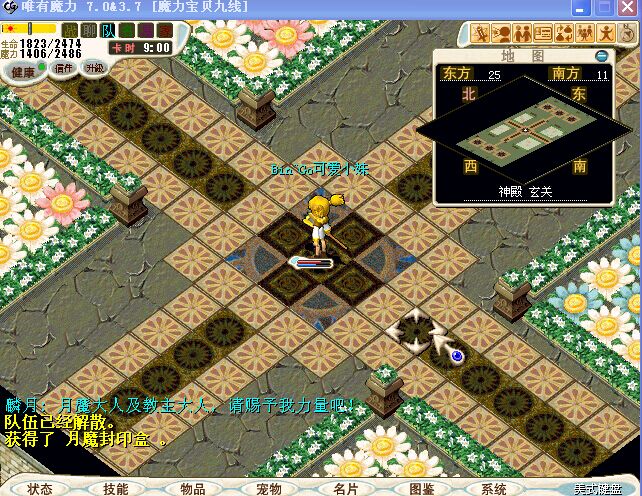
Task: Click the 升級 level-up button
Action: (x=94, y=69)
